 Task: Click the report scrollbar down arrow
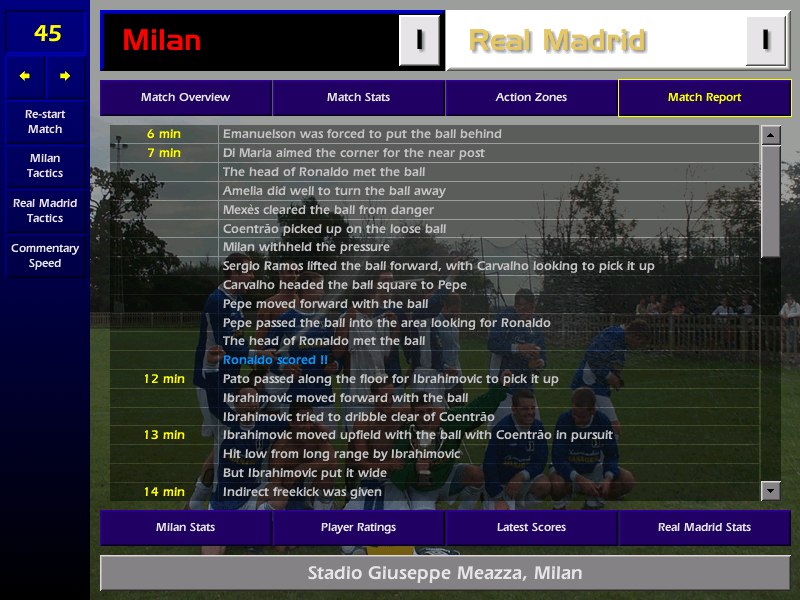coord(770,490)
